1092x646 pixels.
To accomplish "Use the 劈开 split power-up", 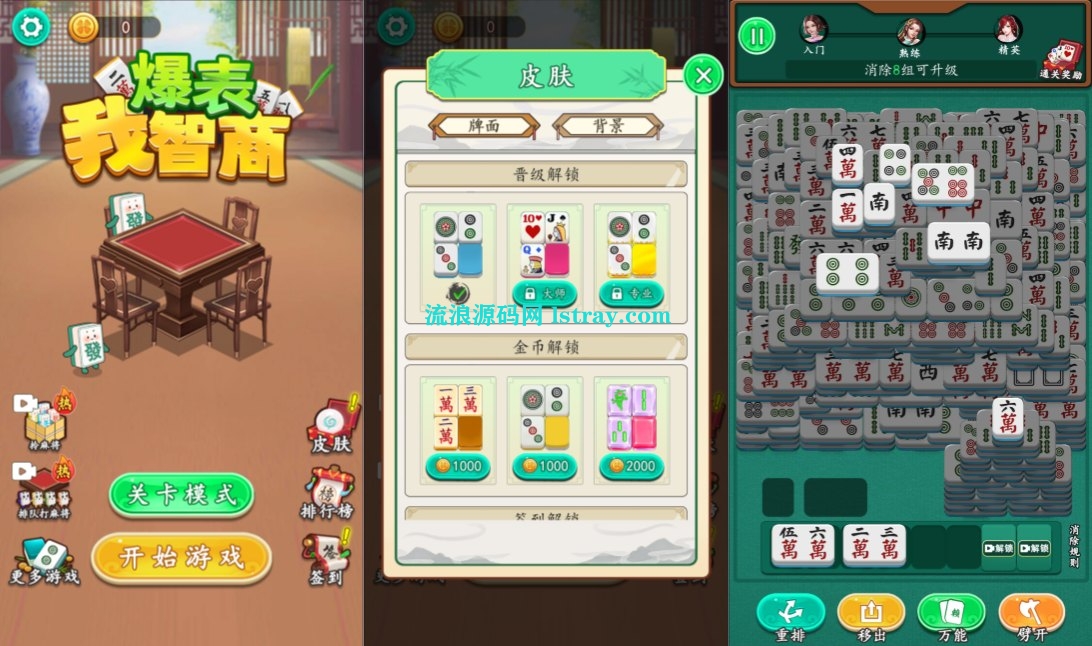I will pyautogui.click(x=1032, y=615).
